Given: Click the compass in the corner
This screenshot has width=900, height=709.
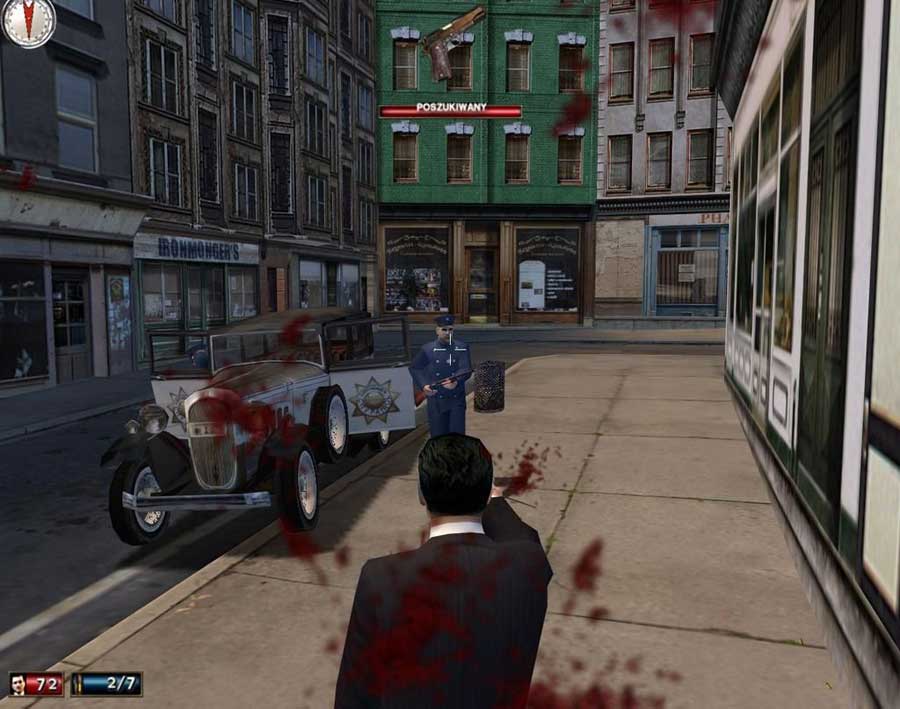Looking at the screenshot, I should 27,22.
